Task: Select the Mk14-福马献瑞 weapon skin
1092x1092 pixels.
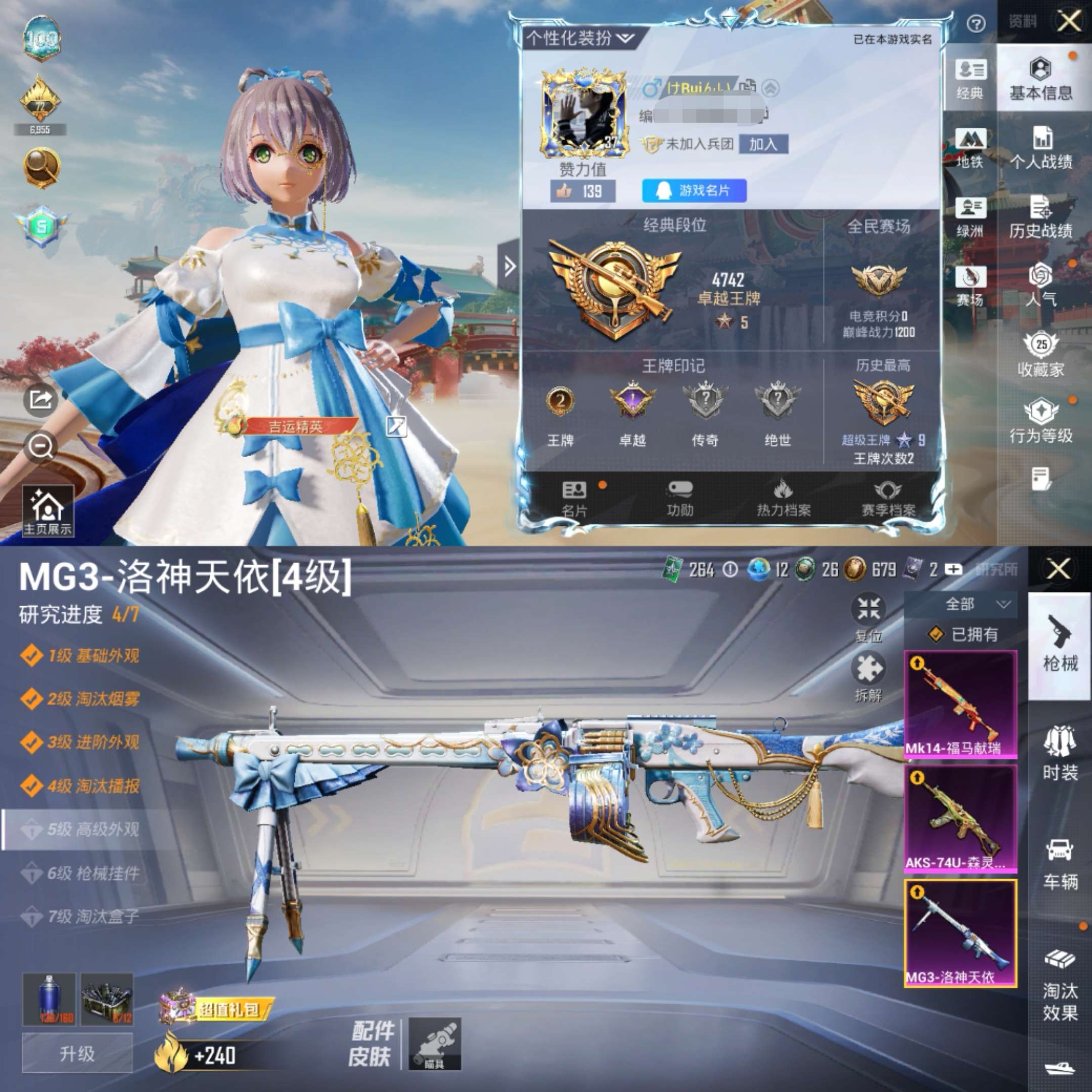Action: 961,704
